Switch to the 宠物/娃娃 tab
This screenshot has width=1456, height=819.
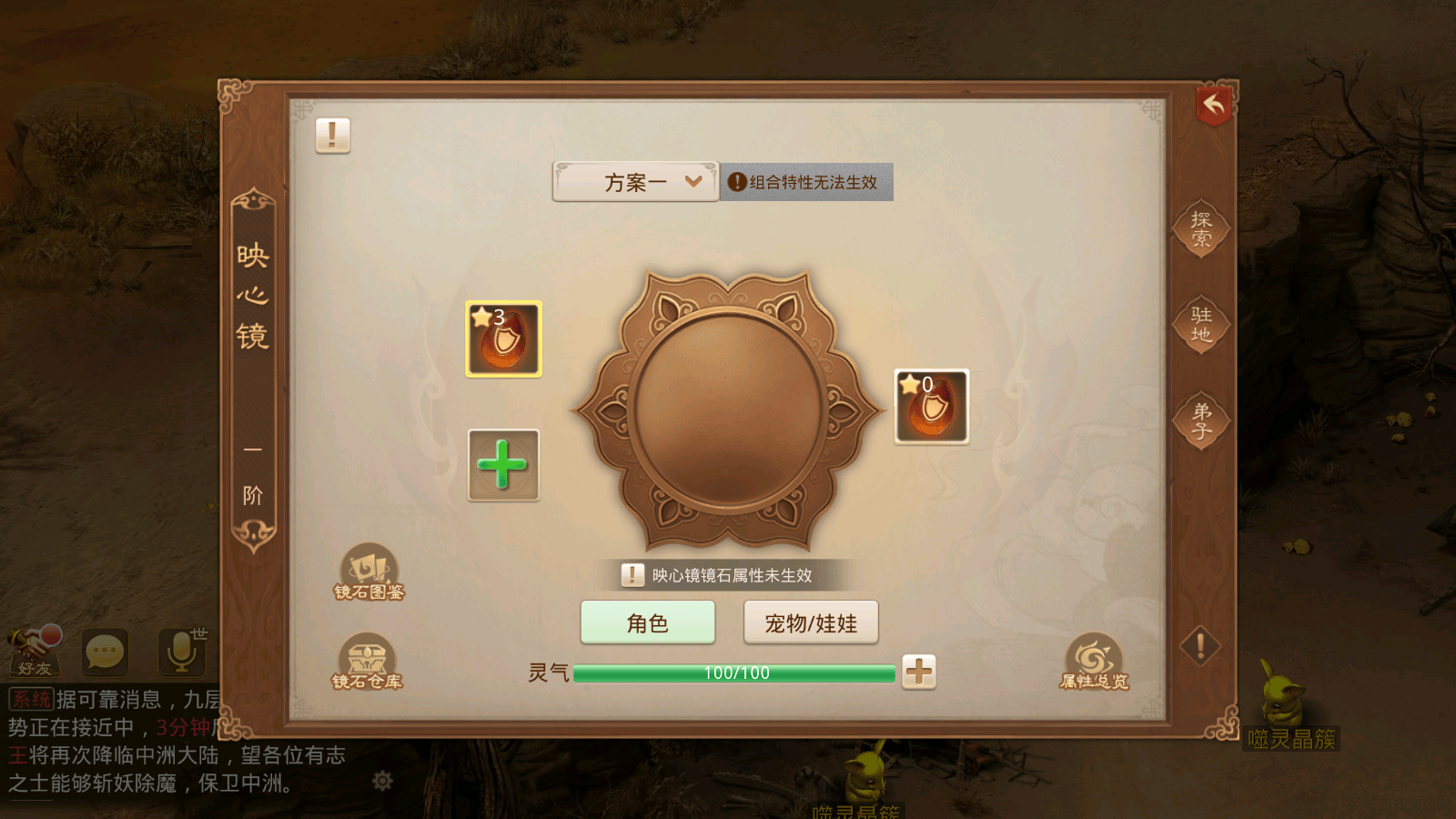811,622
